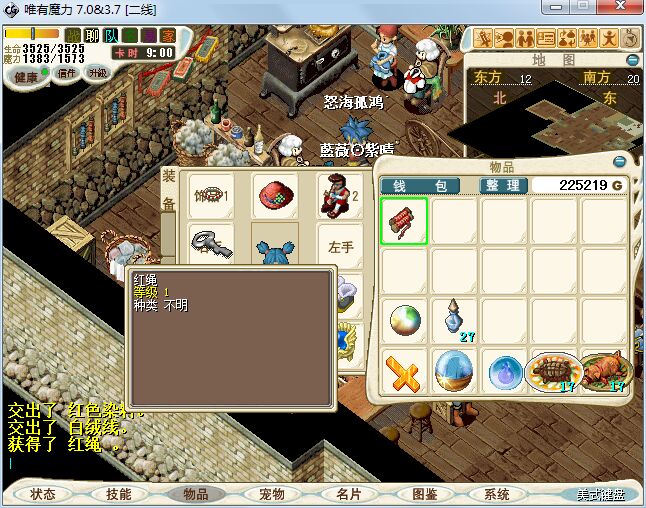Open the 图鉴 encyclopedia menu
This screenshot has width=646, height=508.
coord(424,494)
